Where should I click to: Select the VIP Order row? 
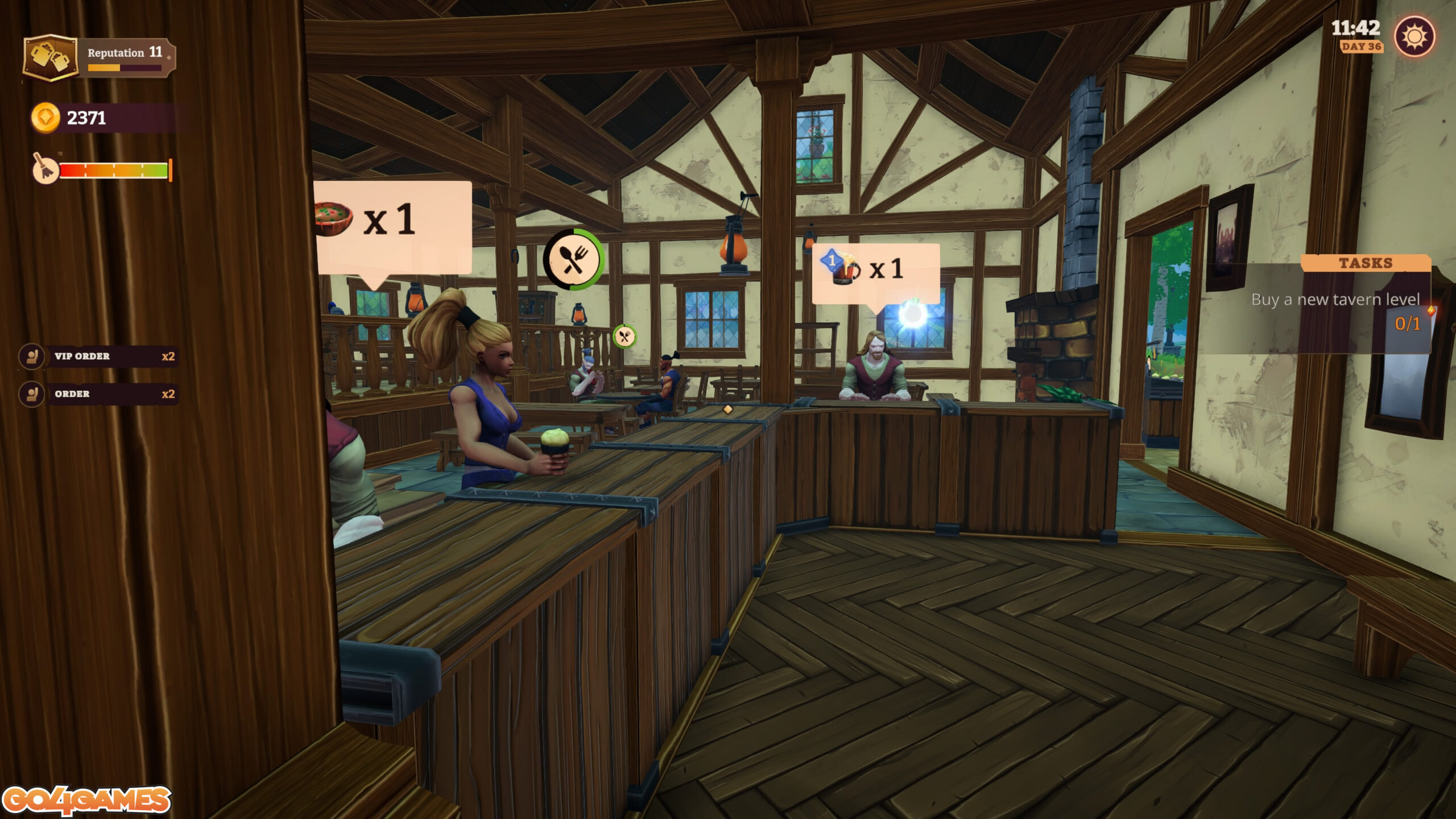tap(98, 357)
